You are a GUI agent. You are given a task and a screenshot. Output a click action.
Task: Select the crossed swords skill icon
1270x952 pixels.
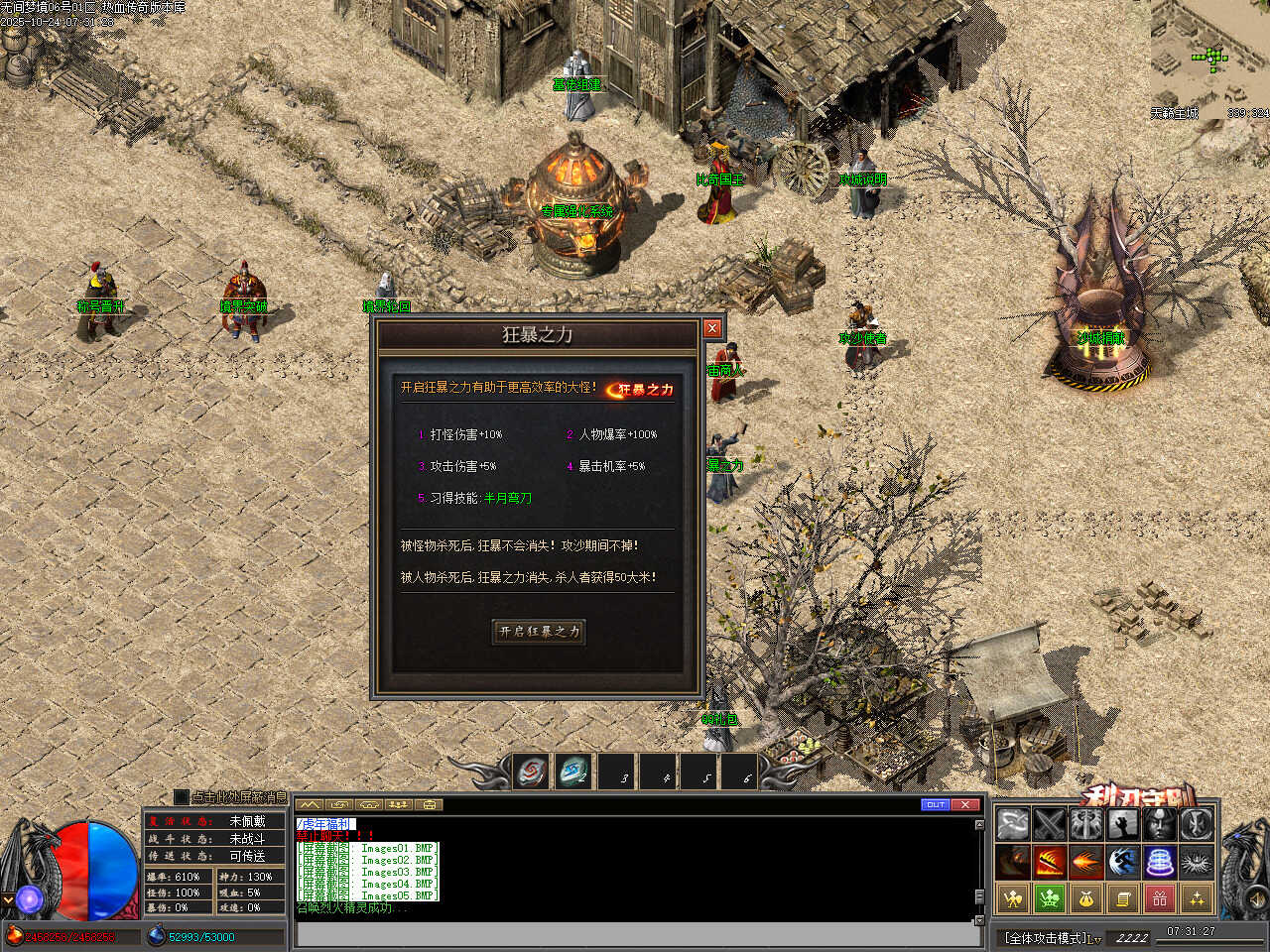1049,823
